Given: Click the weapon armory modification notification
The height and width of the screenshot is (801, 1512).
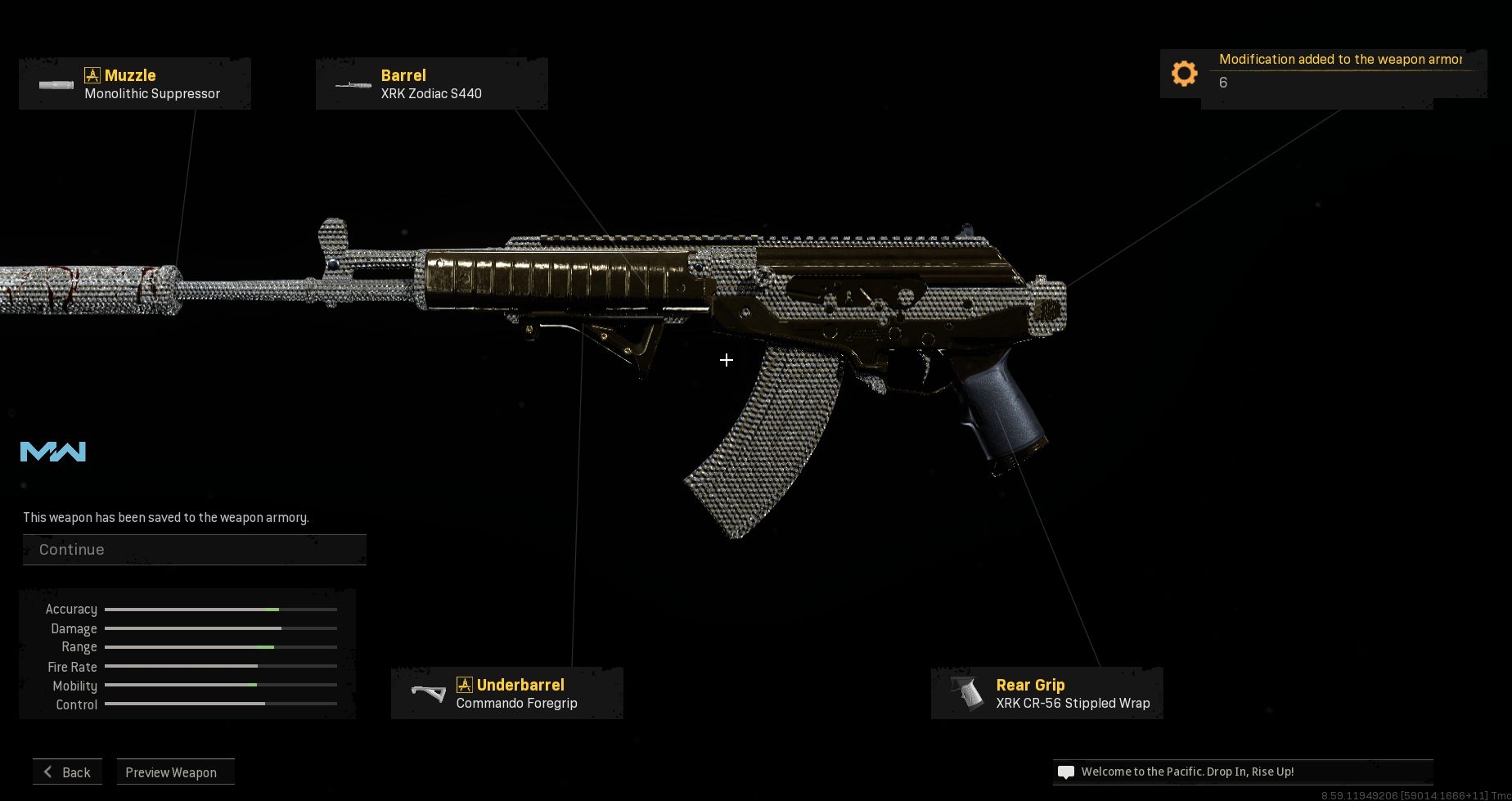Looking at the screenshot, I should click(1323, 72).
